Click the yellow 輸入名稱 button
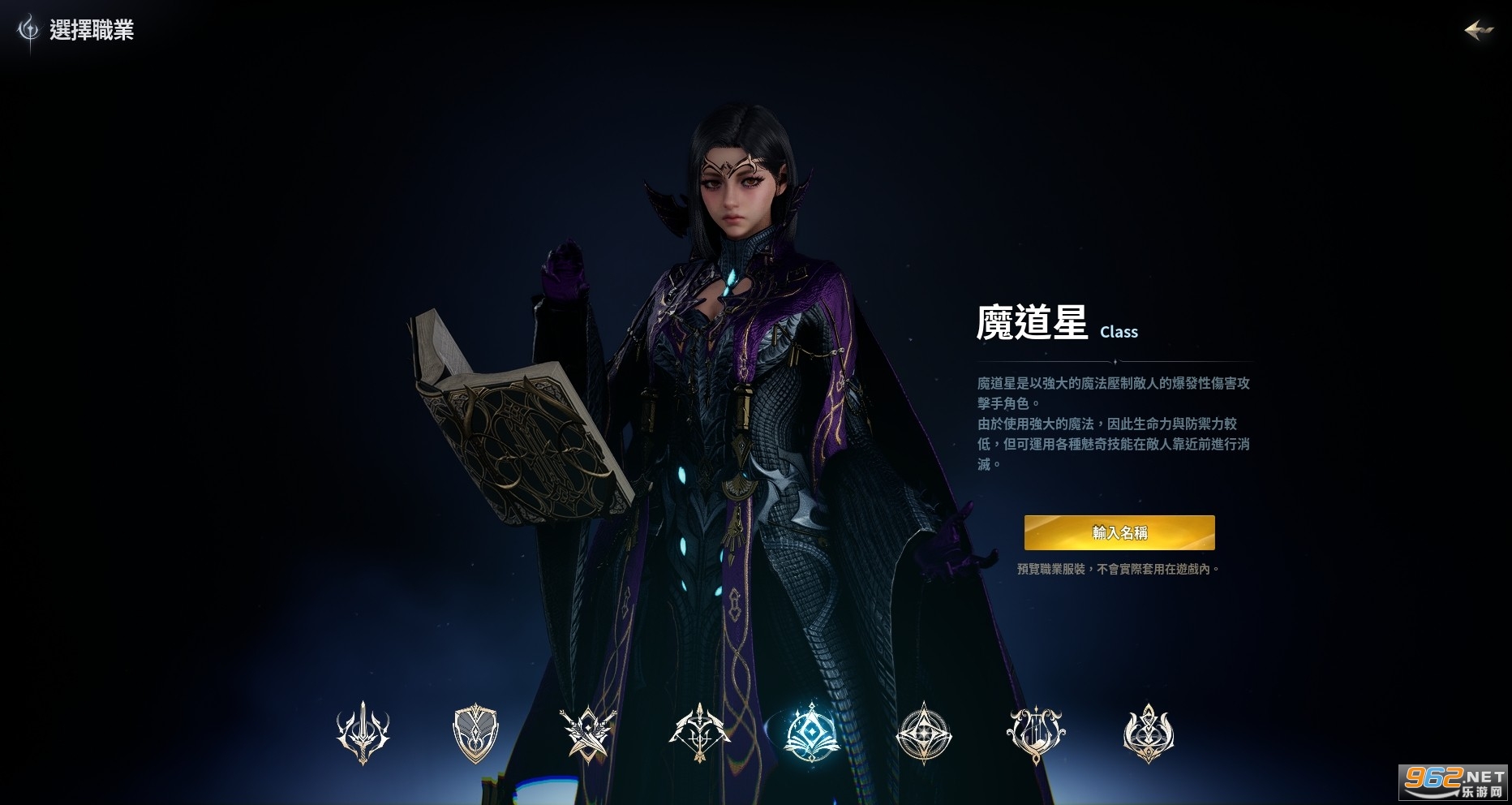 tap(1119, 533)
